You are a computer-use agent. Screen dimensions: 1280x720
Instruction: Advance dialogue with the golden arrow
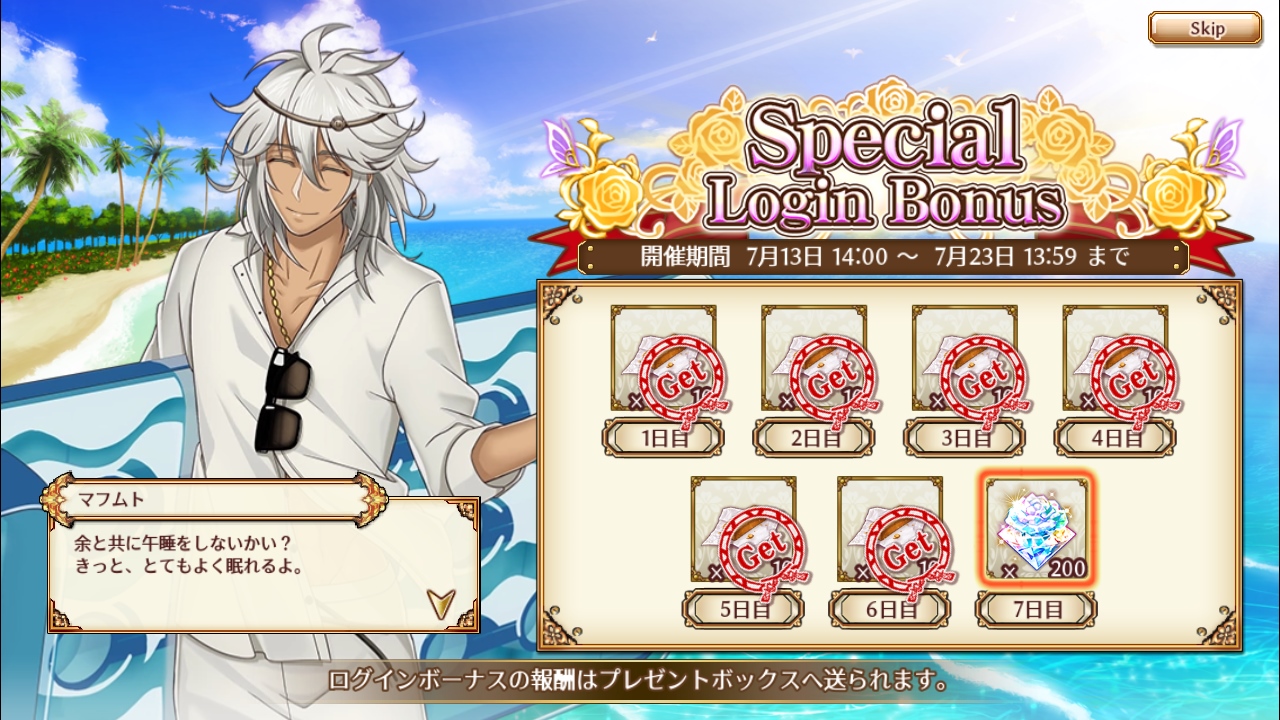pos(439,601)
